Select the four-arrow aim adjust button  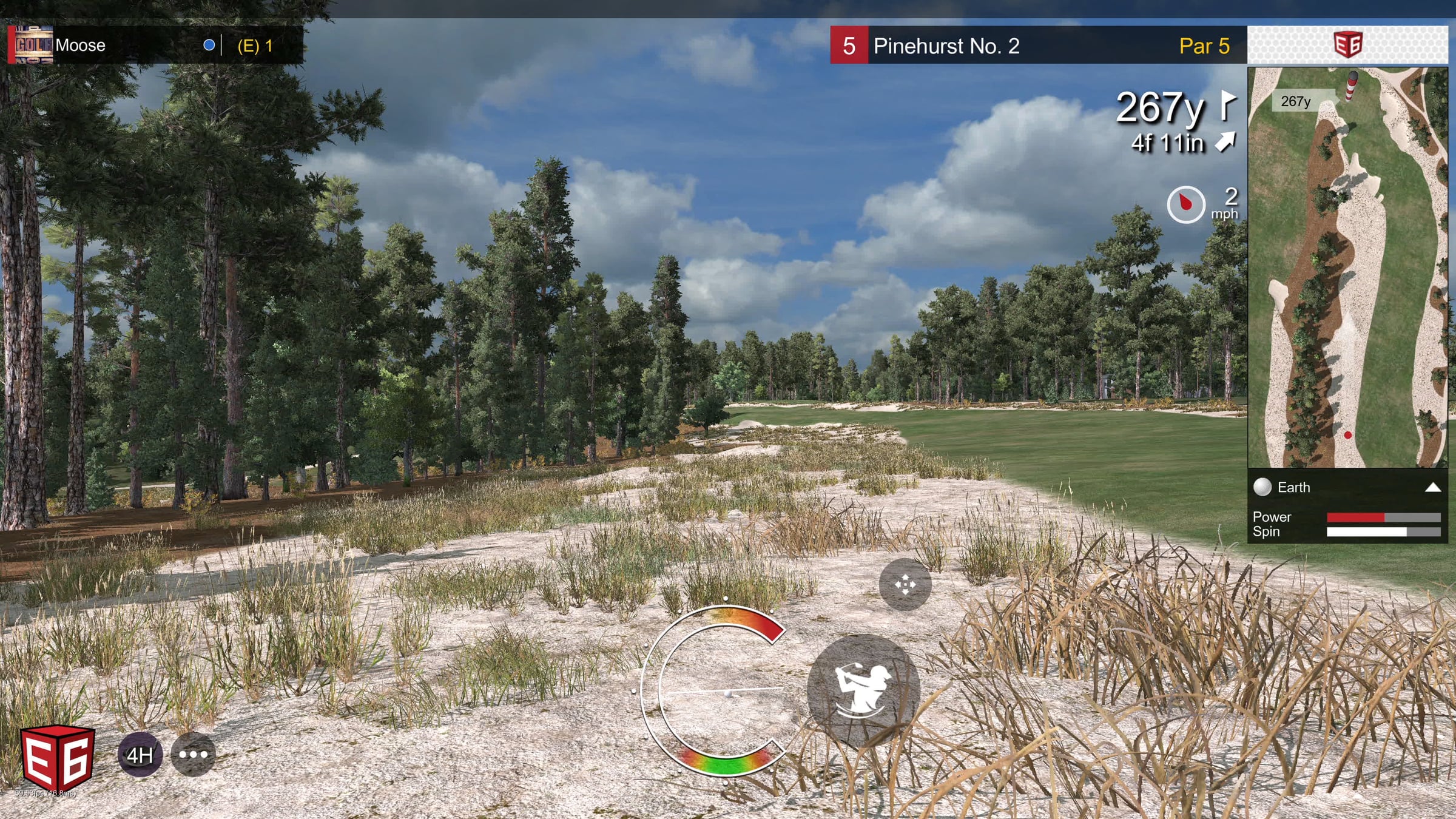905,585
